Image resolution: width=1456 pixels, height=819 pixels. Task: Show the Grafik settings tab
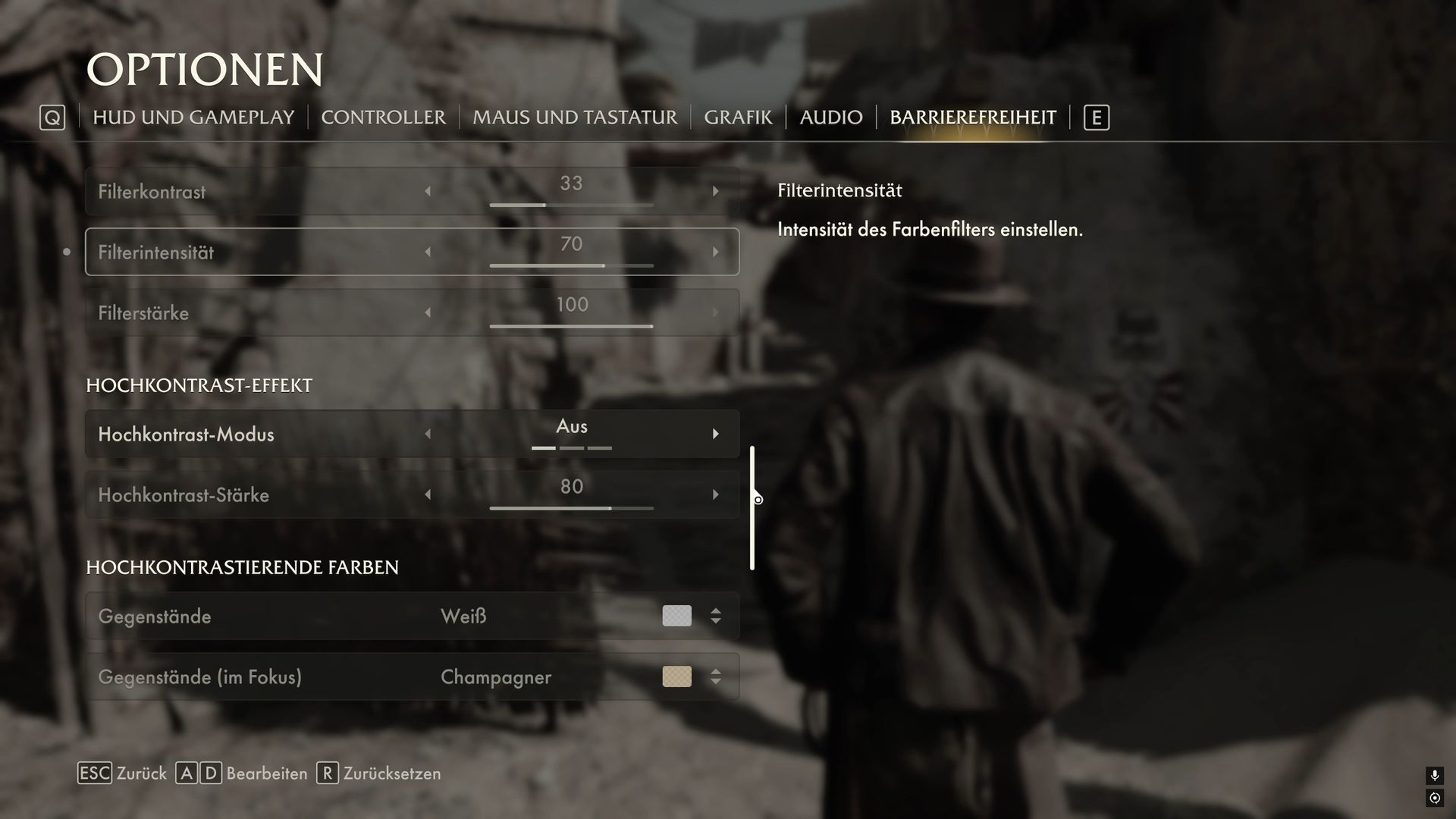click(x=738, y=118)
